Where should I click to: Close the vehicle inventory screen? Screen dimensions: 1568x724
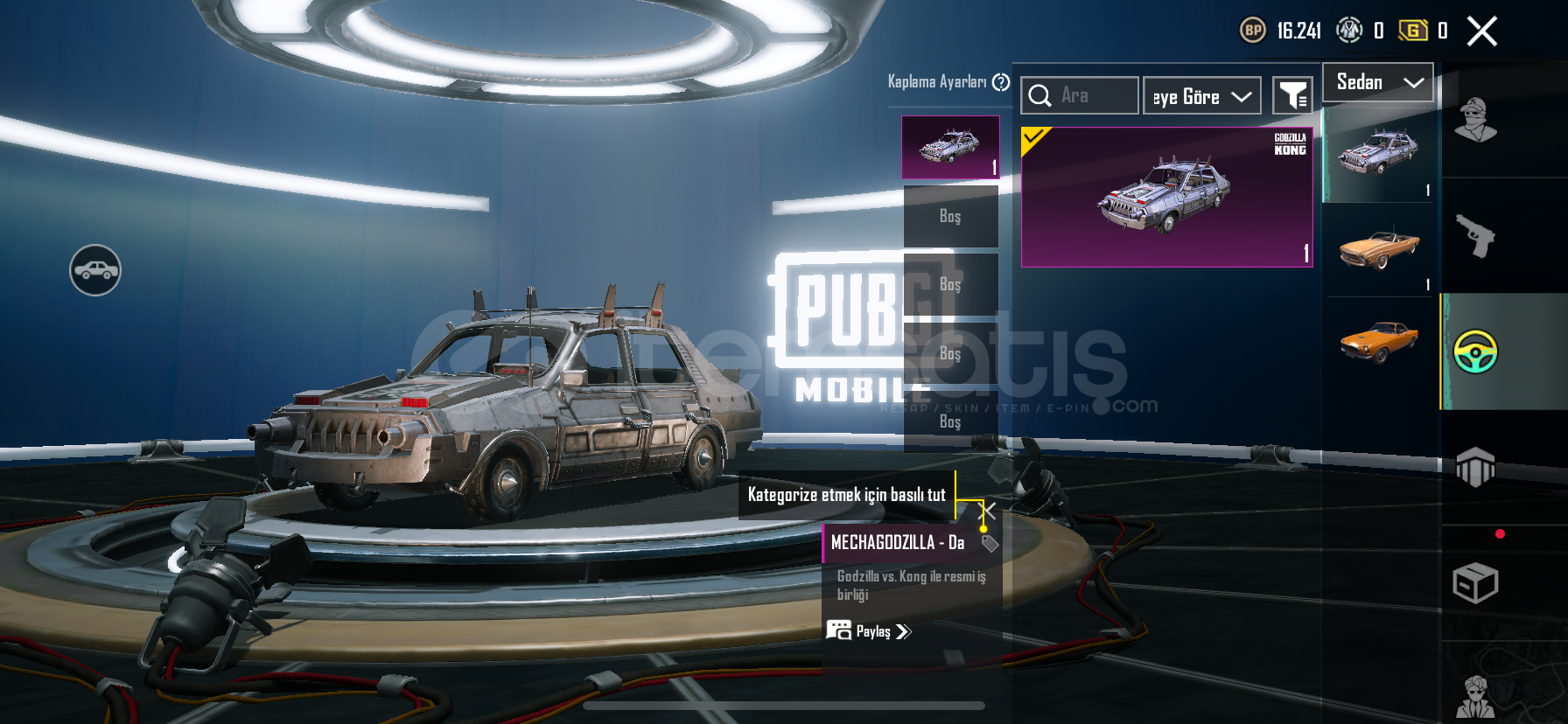point(1481,31)
